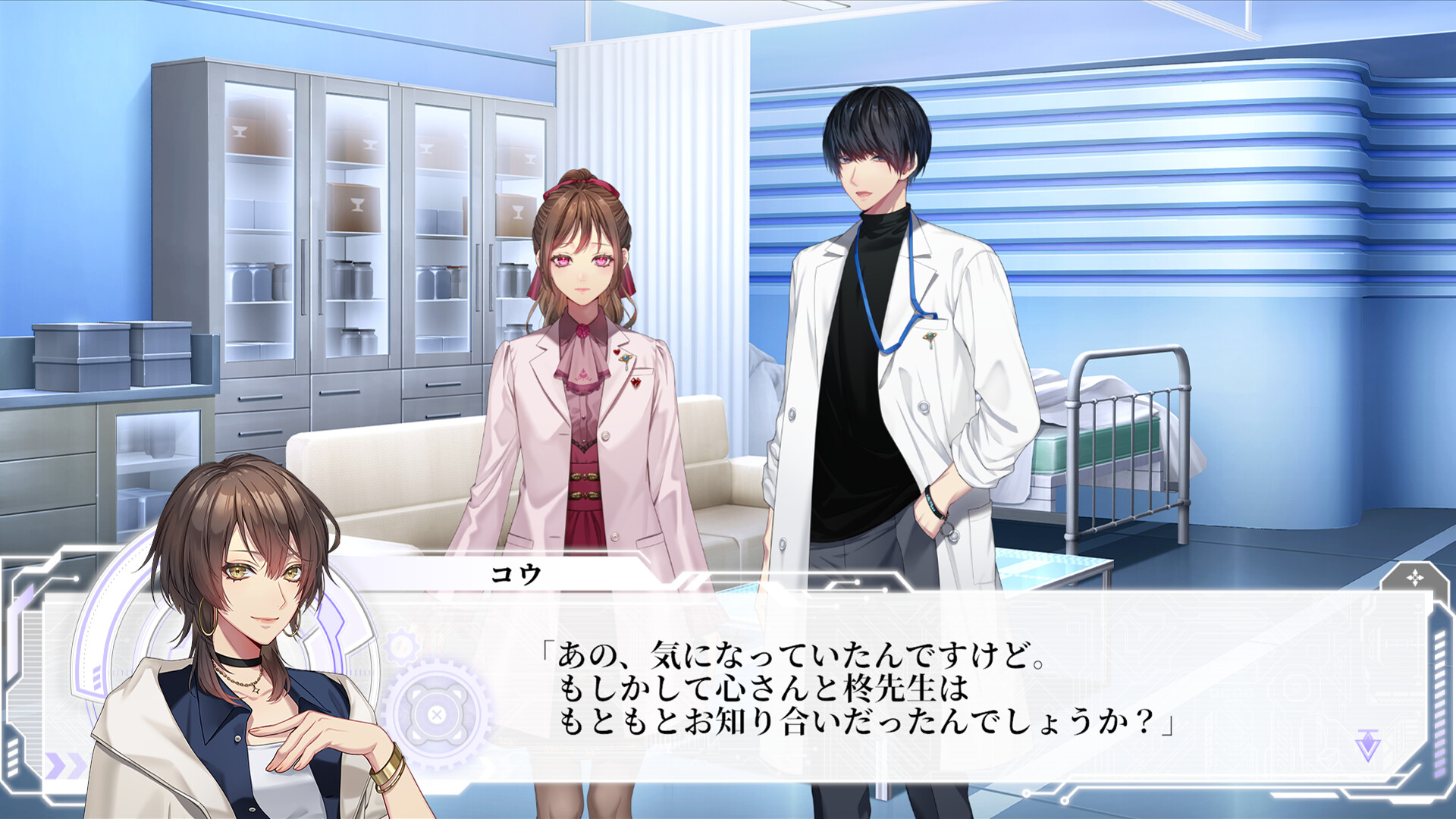Click the purple advance arrow in the dialogue box
1456x819 pixels.
1367,743
